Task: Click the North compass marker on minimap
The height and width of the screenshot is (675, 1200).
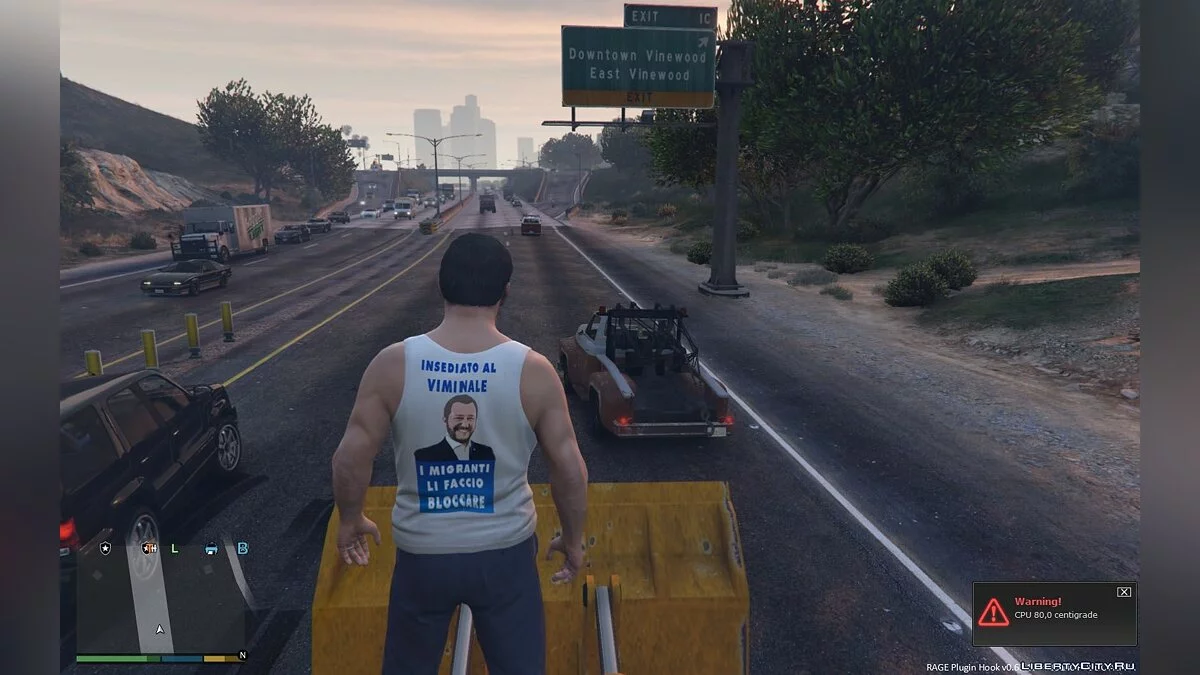Action: coord(241,657)
